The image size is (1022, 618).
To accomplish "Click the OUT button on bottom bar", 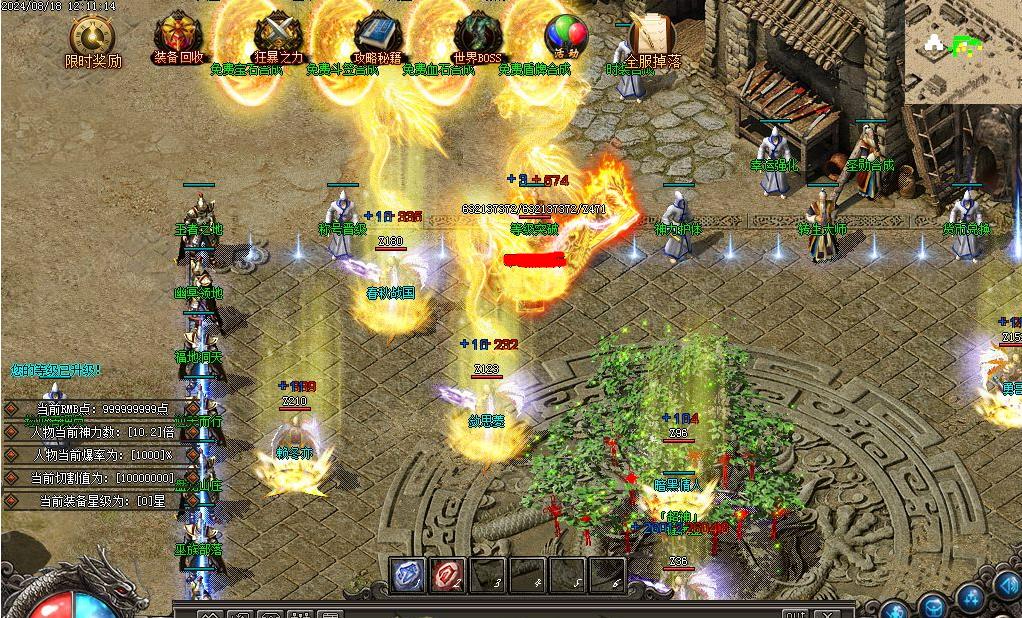I will 795,613.
